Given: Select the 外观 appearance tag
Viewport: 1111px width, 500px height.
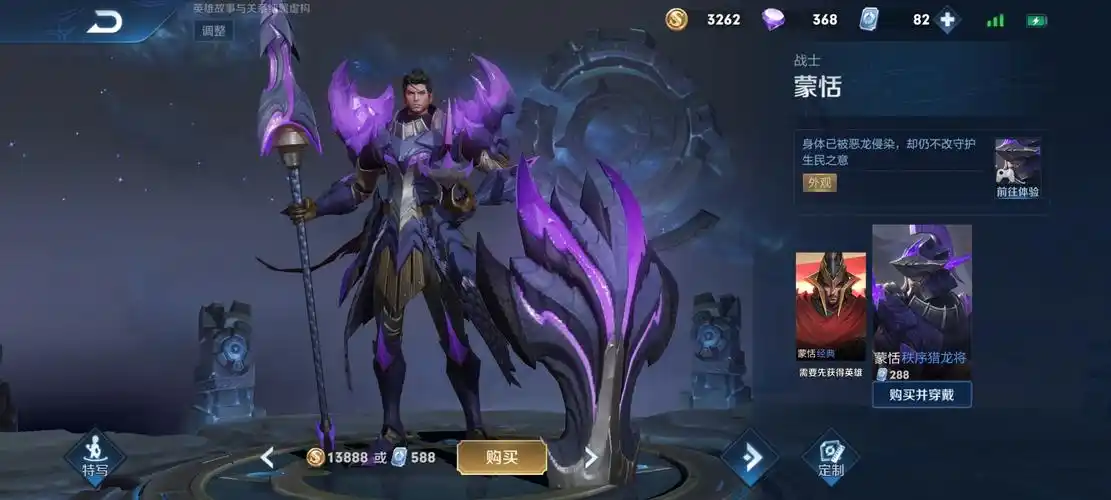Looking at the screenshot, I should coord(820,183).
